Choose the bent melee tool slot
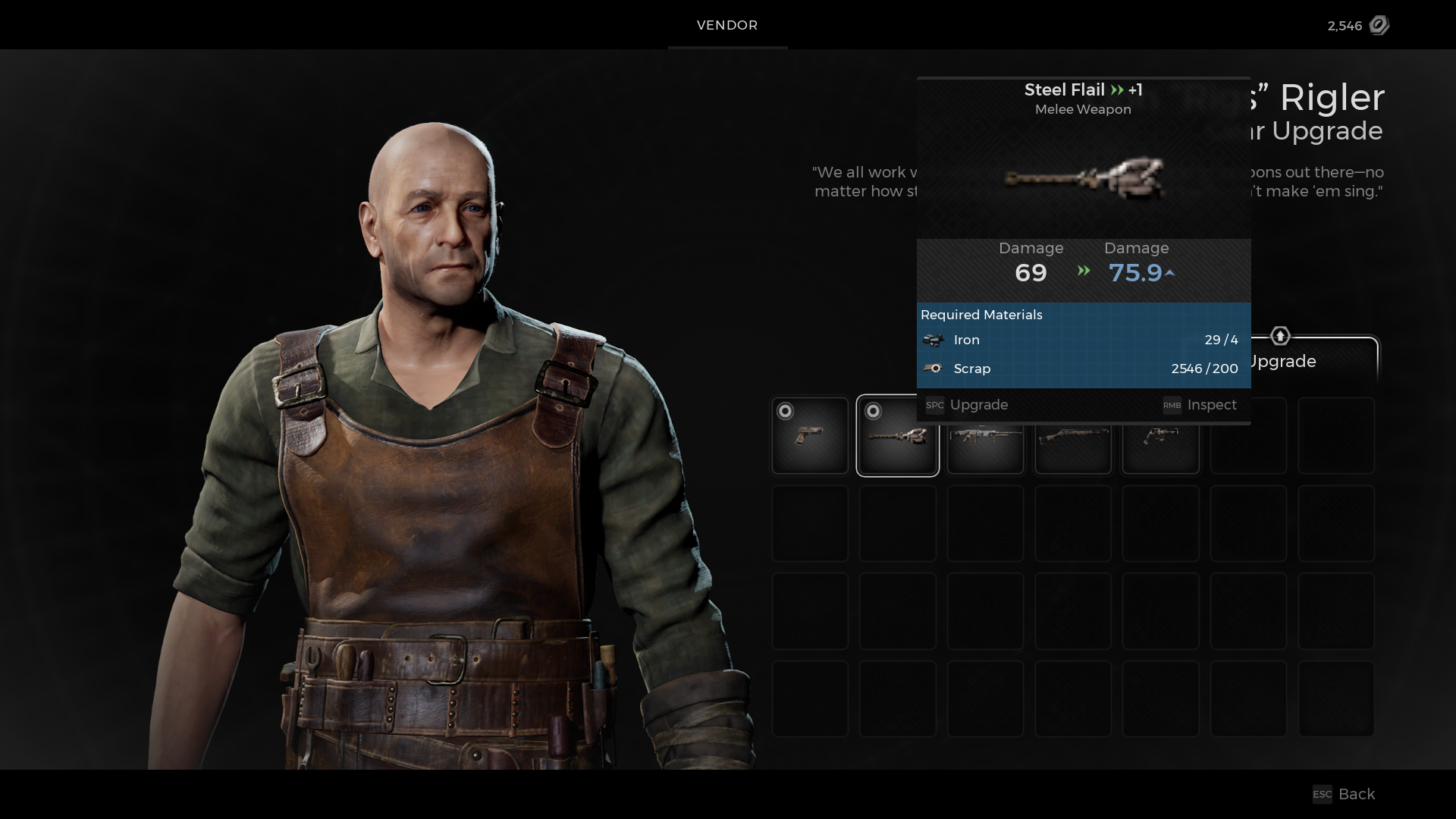1456x819 pixels. coord(1161,447)
